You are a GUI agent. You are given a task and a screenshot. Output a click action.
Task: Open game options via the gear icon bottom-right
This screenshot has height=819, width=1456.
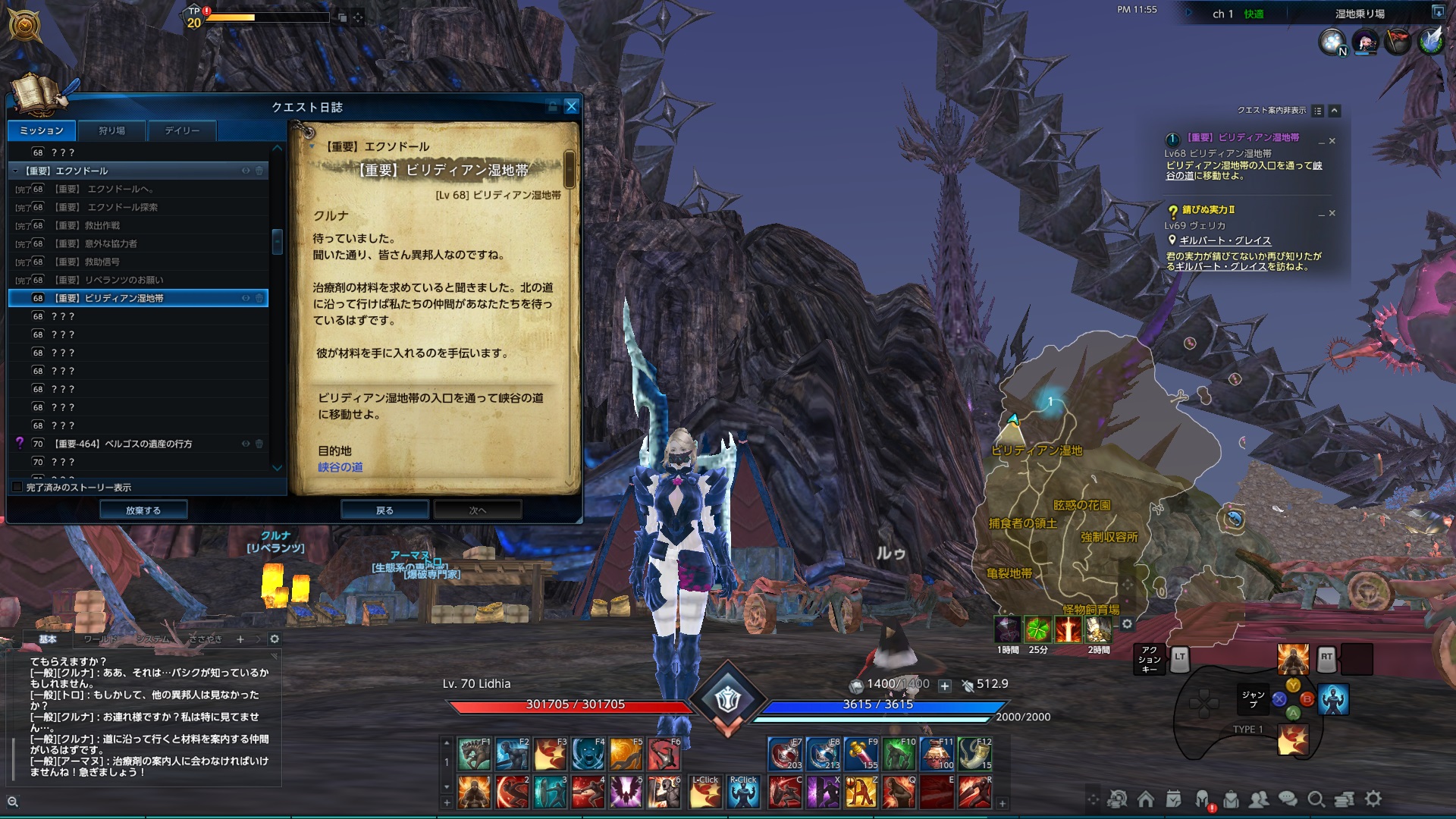[1373, 800]
